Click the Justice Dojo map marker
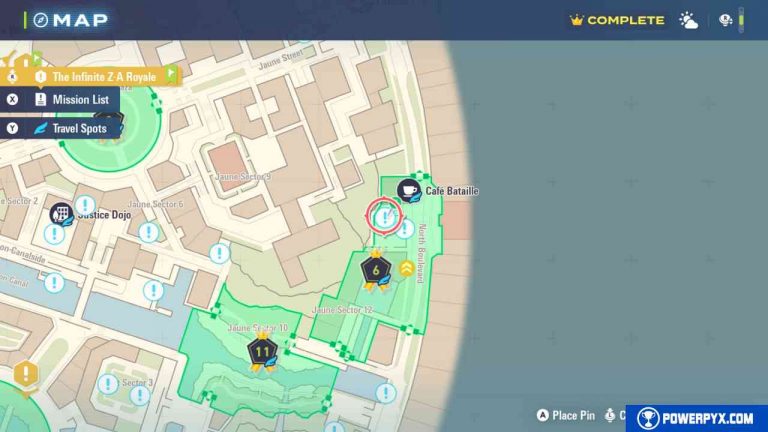The height and width of the screenshot is (432, 768). click(62, 213)
